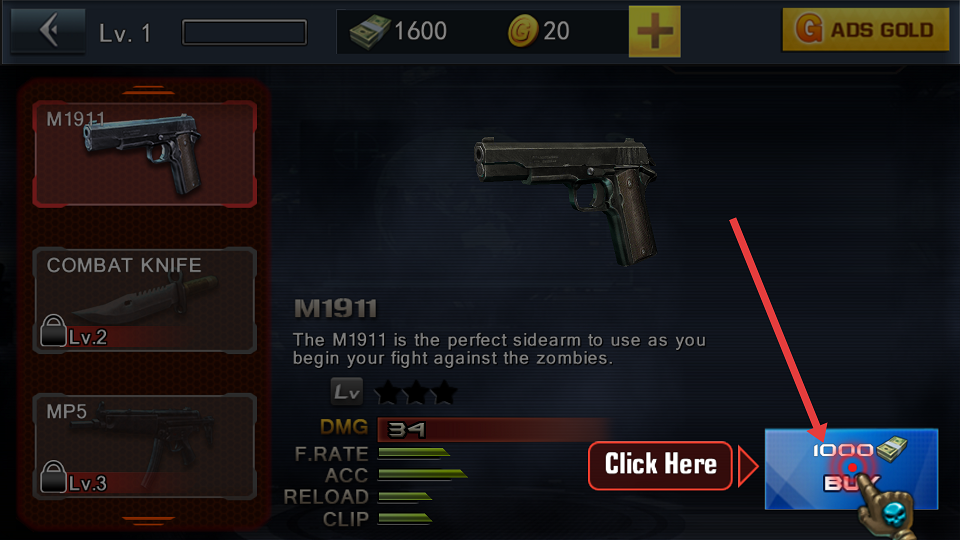The image size is (960, 540).
Task: Add more currency with the plus button
Action: pos(654,32)
